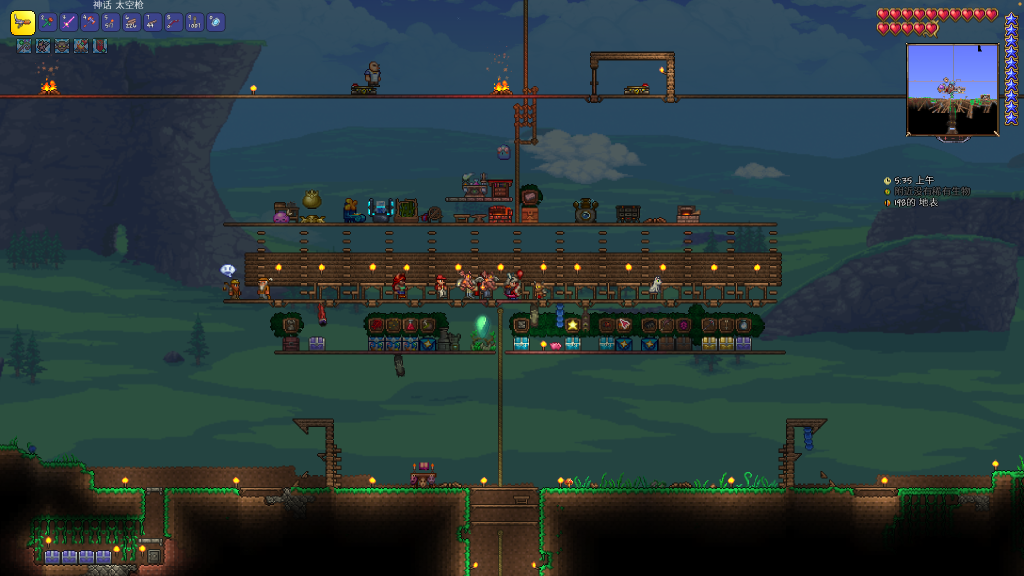Click the cozy campfire buff icon
Viewport: 1024px width, 576px height.
pos(81,46)
